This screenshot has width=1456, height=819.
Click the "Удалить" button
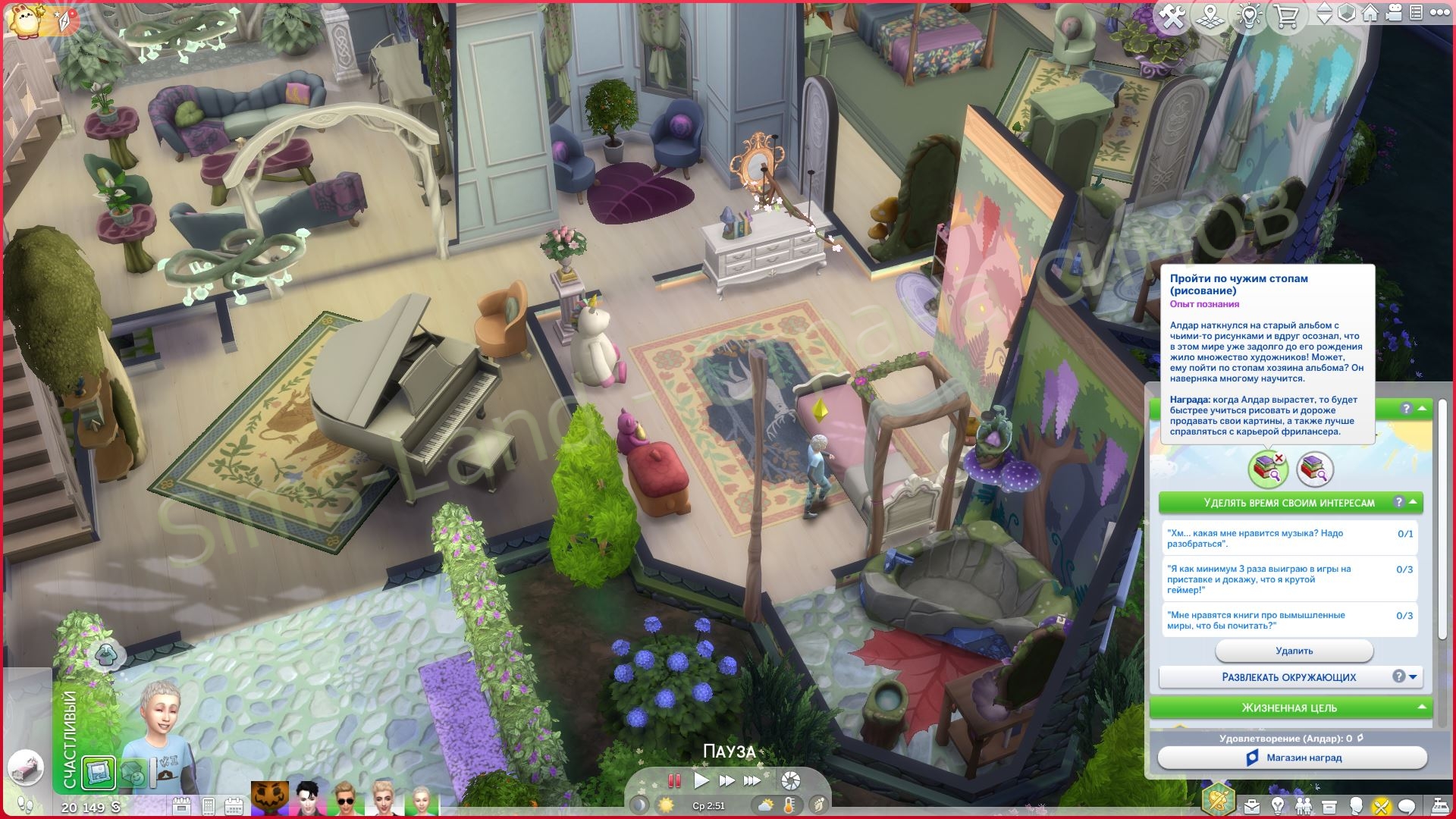(1294, 651)
